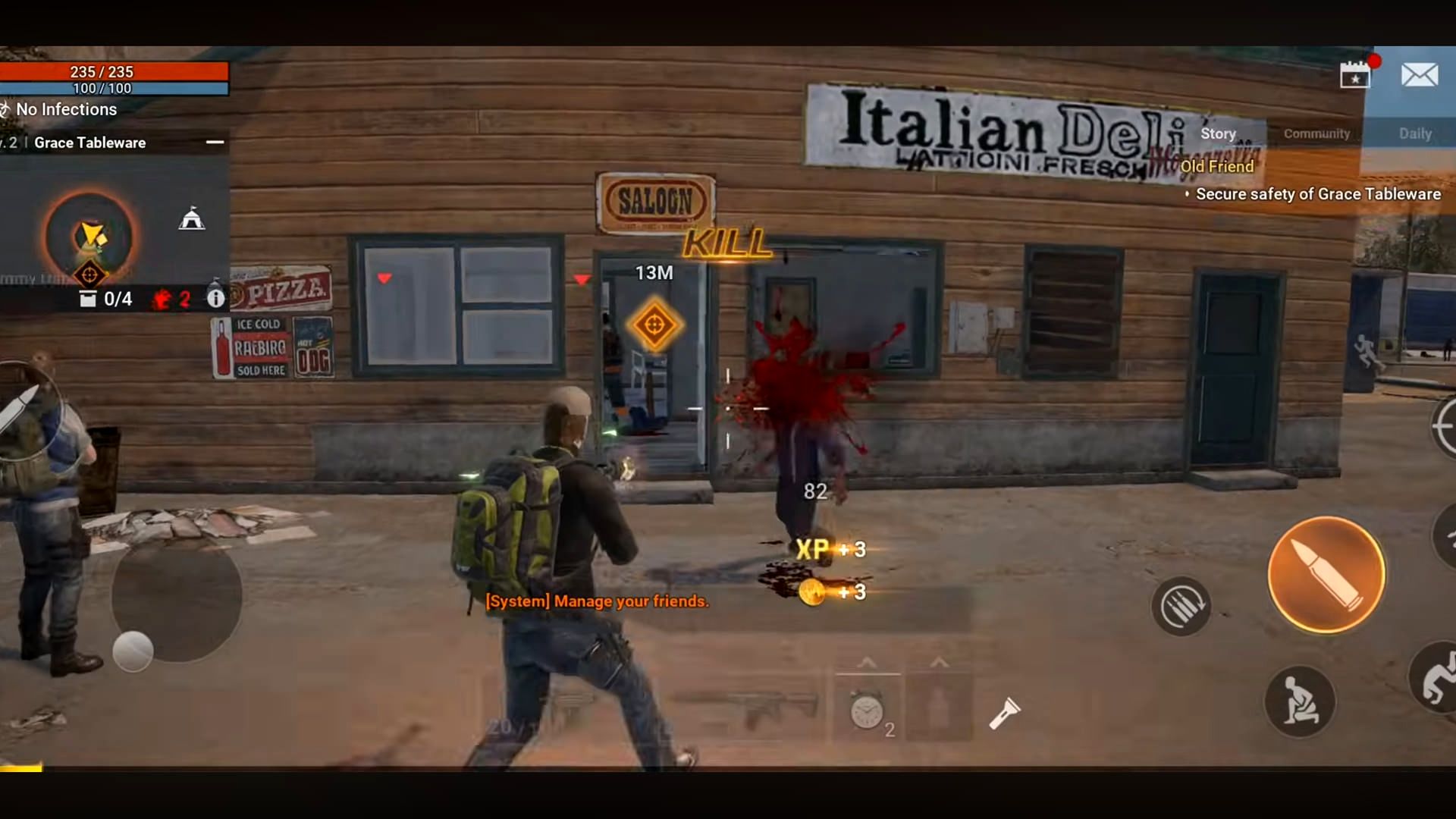Screen dimensions: 1456x819
Task: Switch to the Community quest tab
Action: [1316, 133]
